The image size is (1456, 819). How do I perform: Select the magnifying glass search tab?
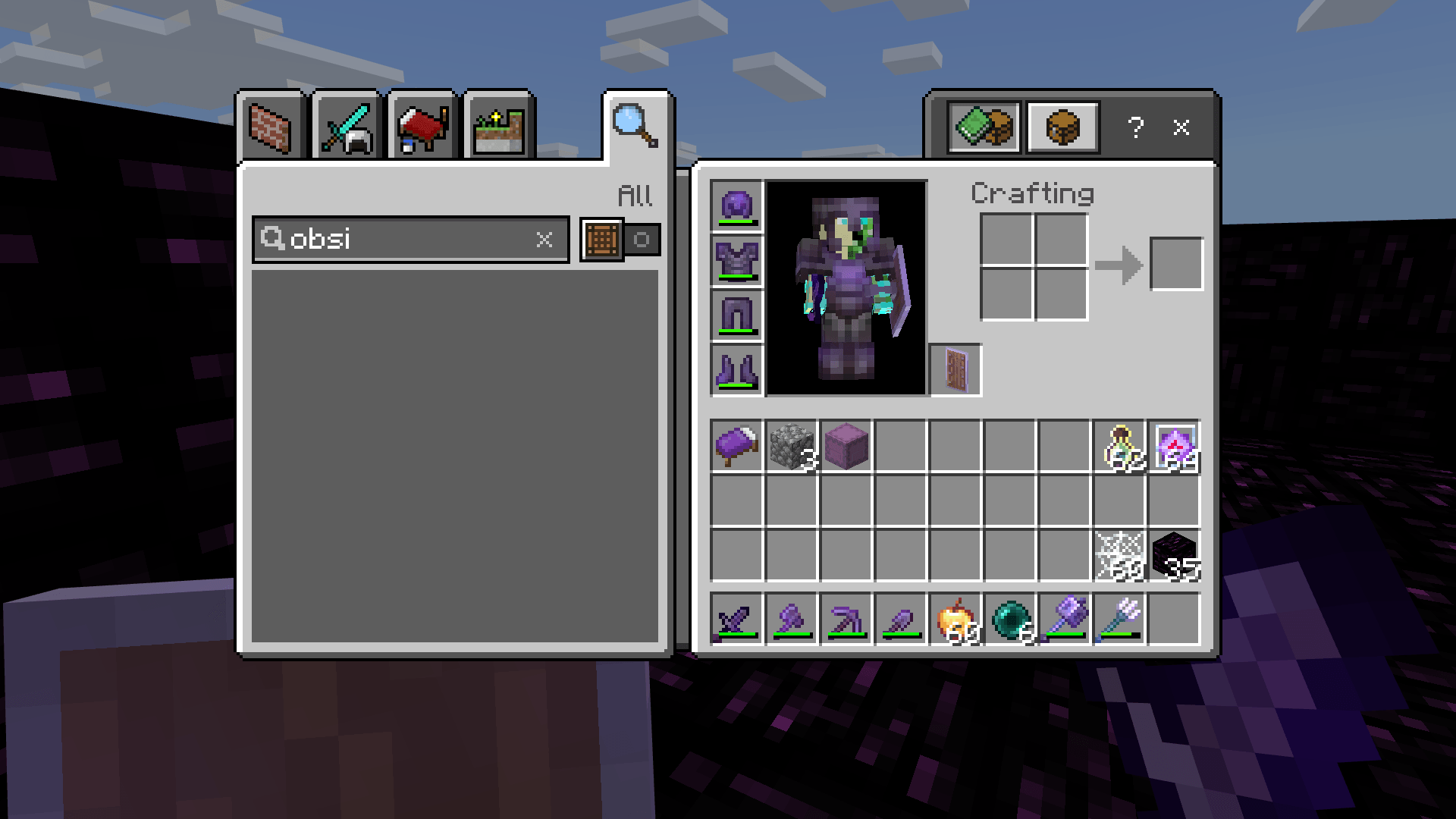pyautogui.click(x=637, y=124)
